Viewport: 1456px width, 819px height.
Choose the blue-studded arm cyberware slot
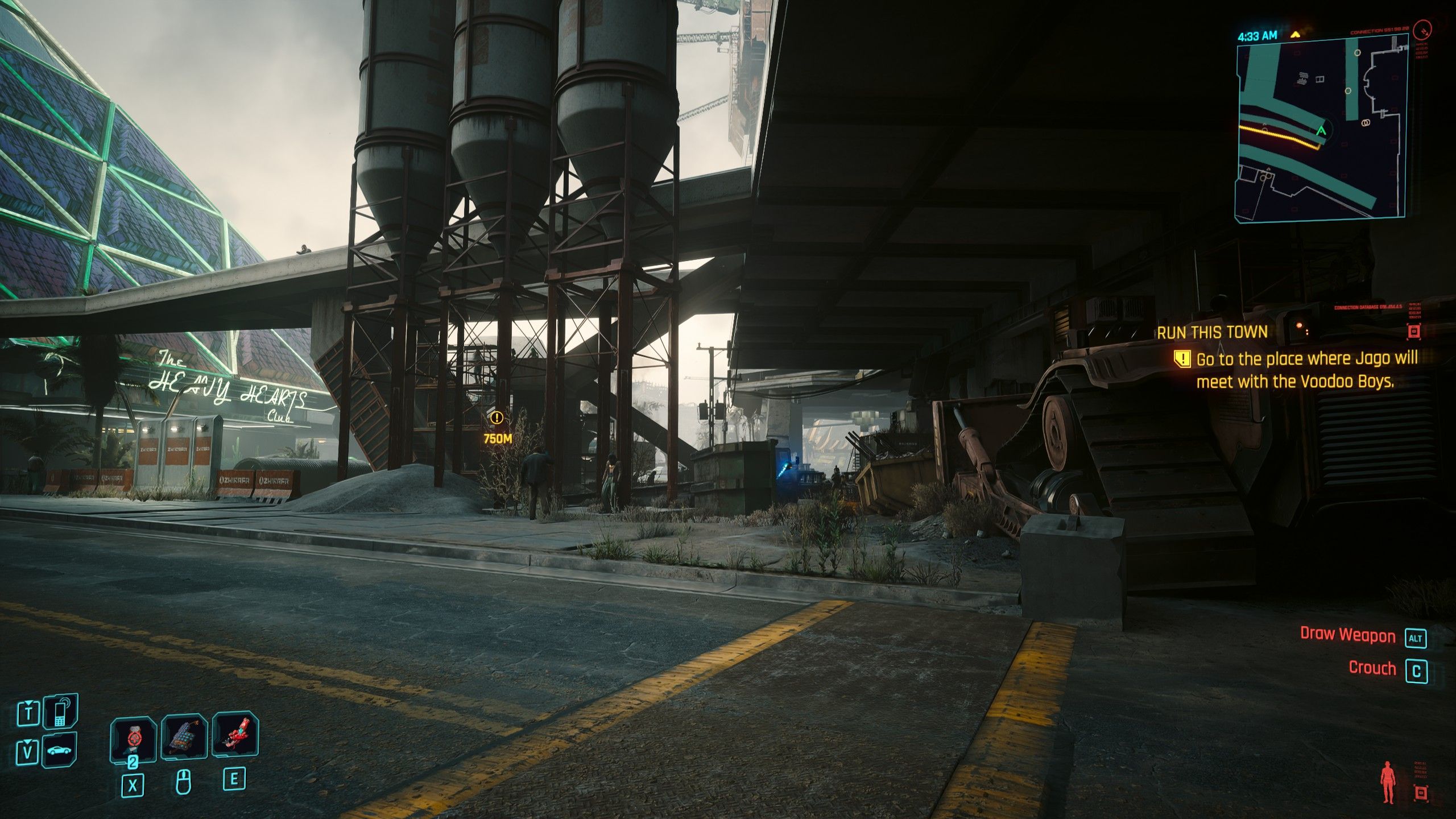coord(184,737)
